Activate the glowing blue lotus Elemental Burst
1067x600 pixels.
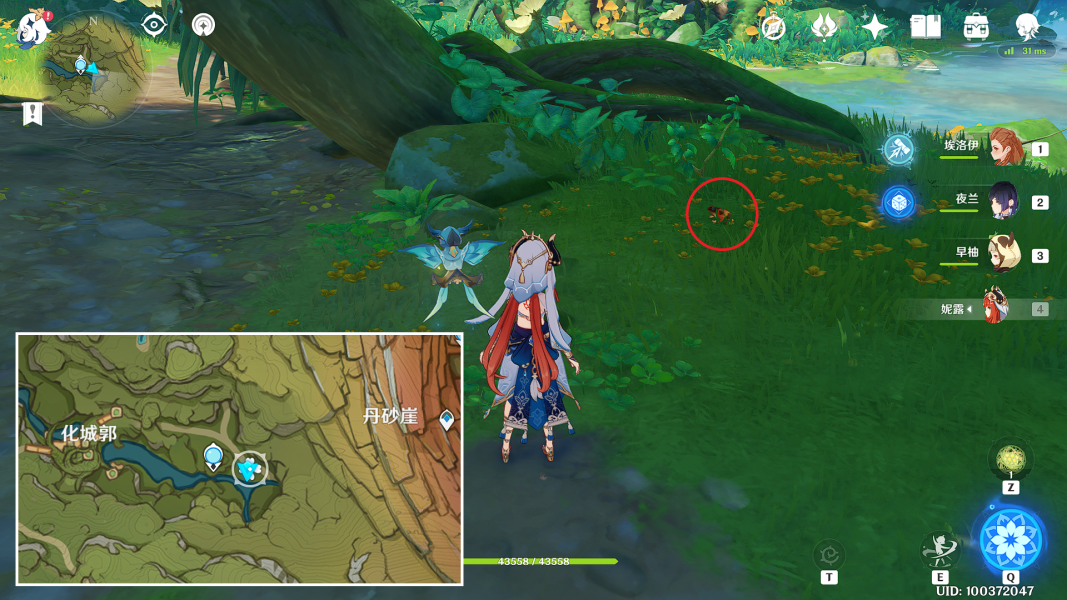point(1012,539)
